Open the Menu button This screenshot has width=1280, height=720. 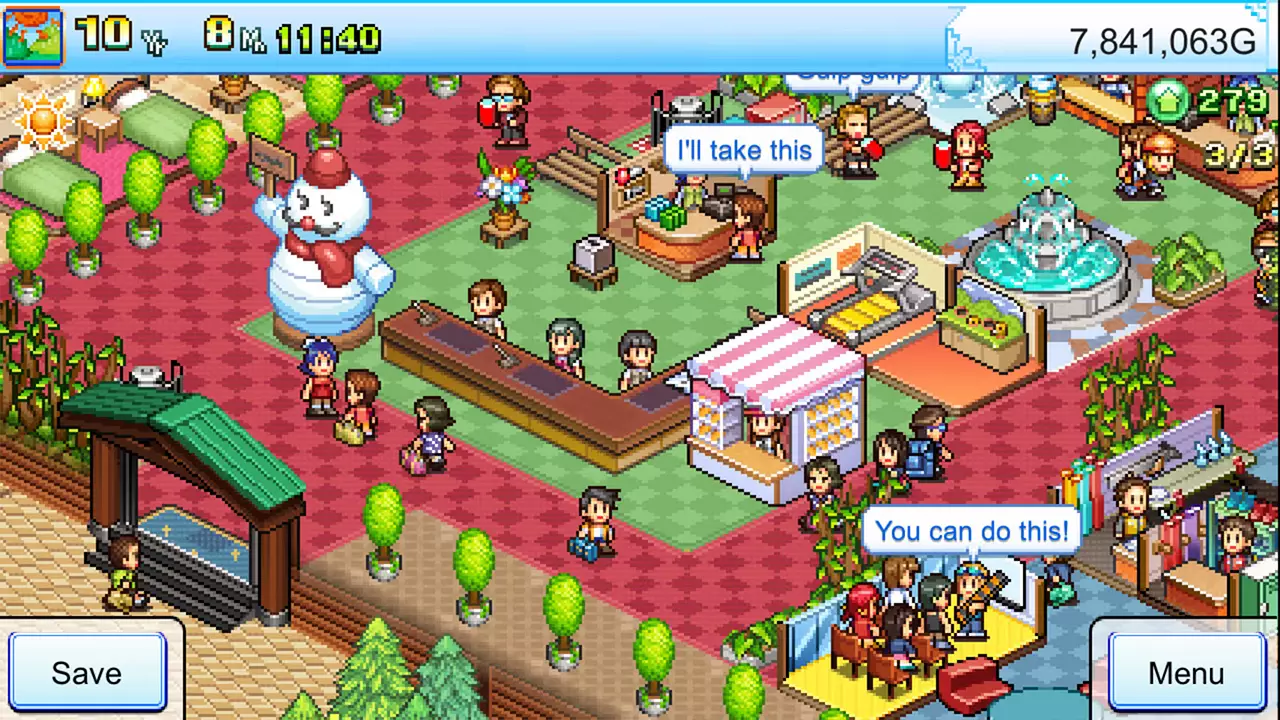pyautogui.click(x=1185, y=673)
